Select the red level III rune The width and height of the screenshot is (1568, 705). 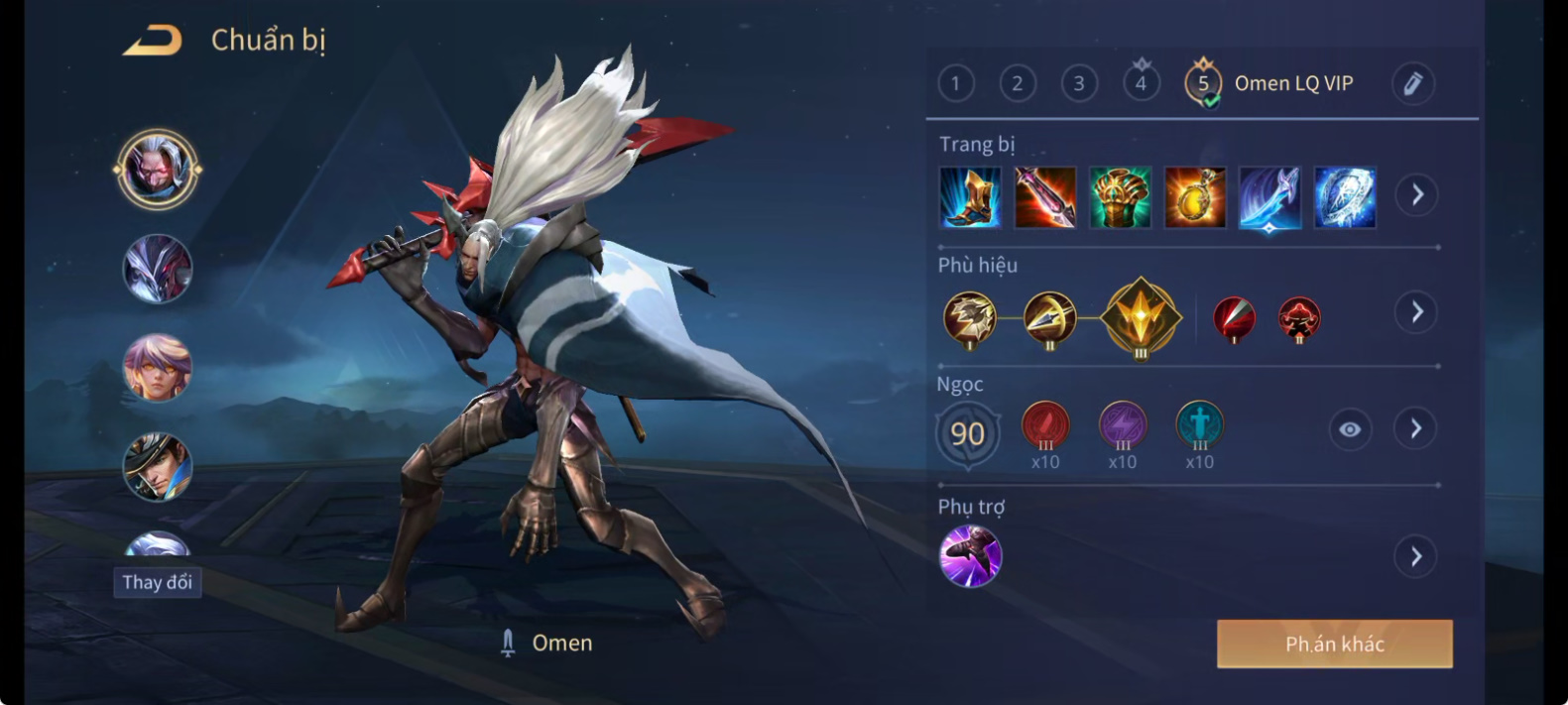point(1045,426)
